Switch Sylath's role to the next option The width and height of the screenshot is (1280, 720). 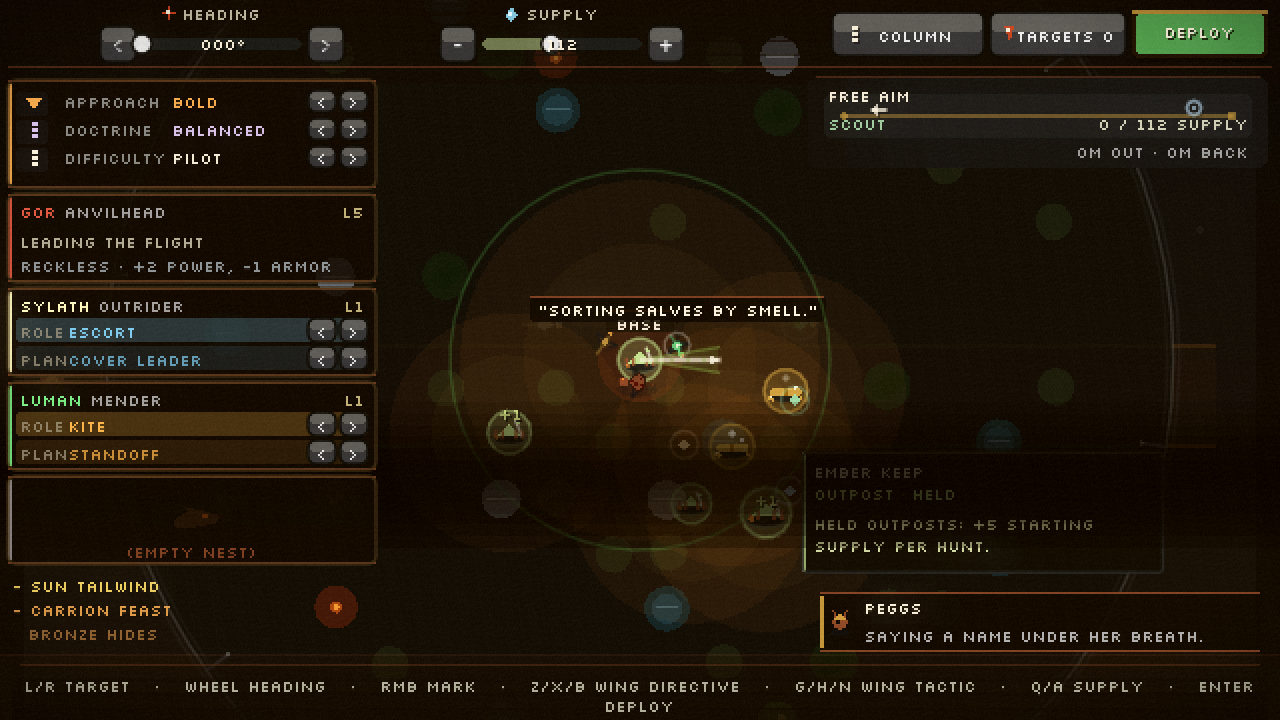[353, 332]
